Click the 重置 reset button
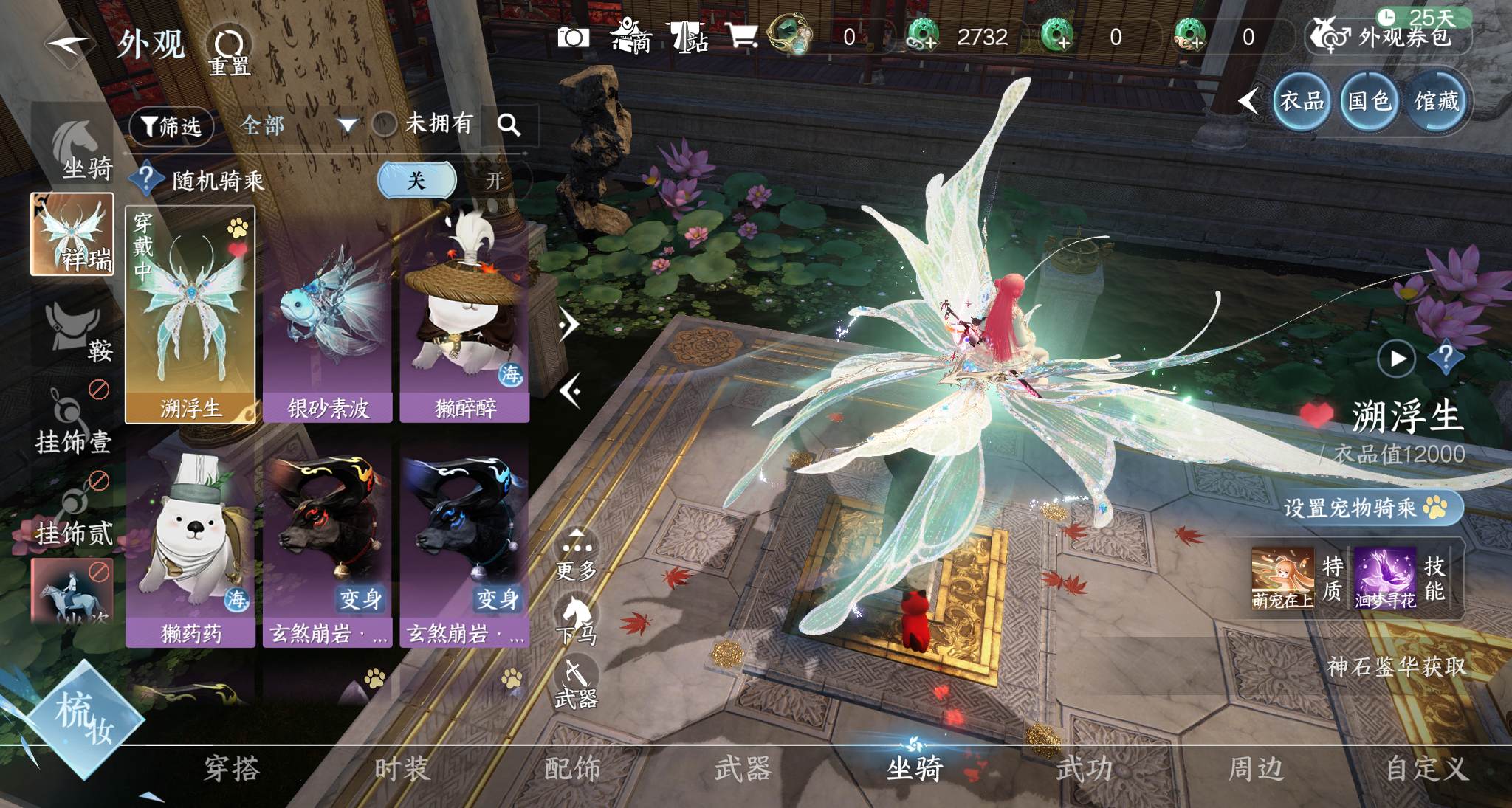Screen dimensions: 1512x808 point(229,52)
